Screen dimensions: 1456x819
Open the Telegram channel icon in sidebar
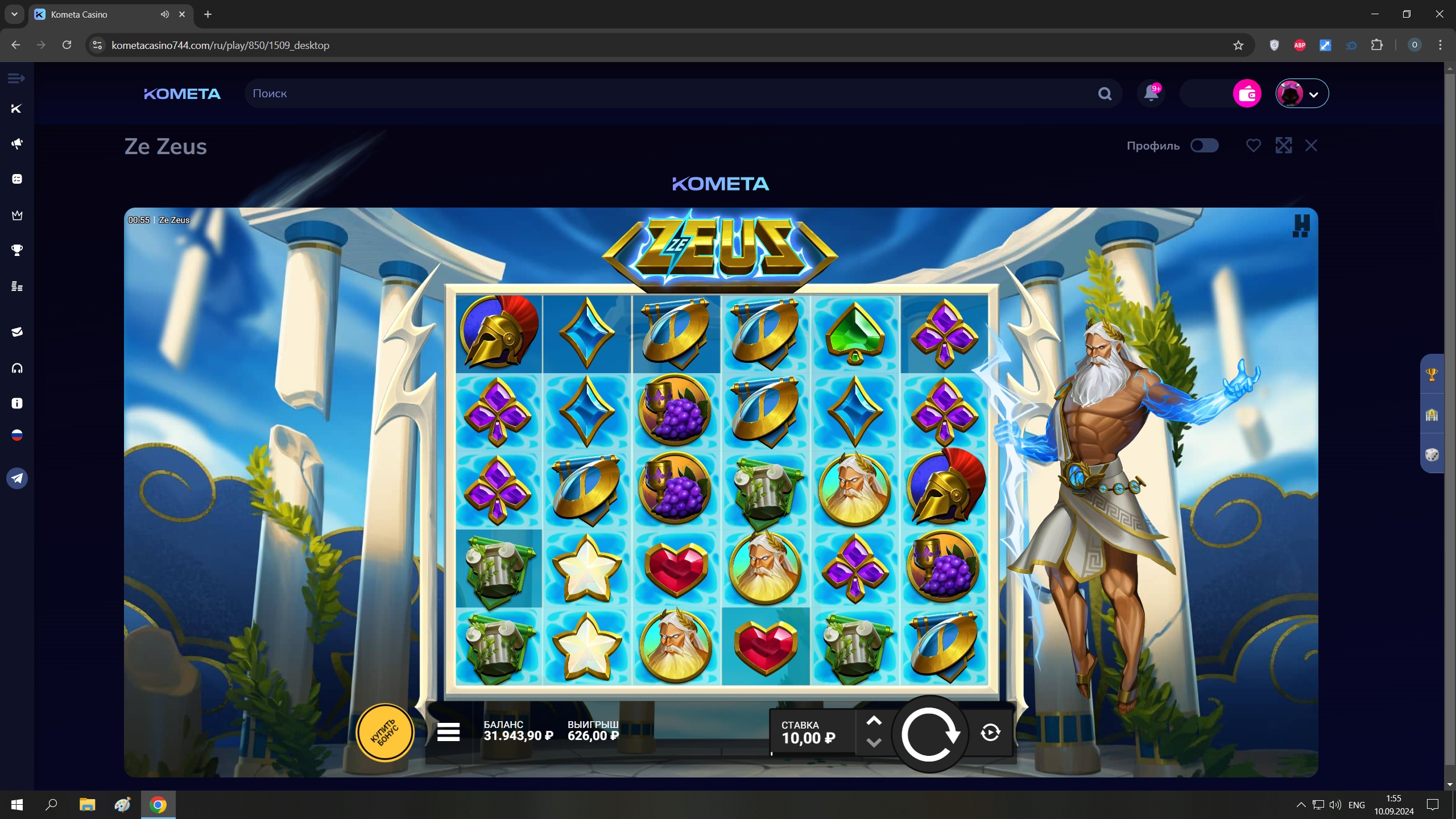(17, 478)
